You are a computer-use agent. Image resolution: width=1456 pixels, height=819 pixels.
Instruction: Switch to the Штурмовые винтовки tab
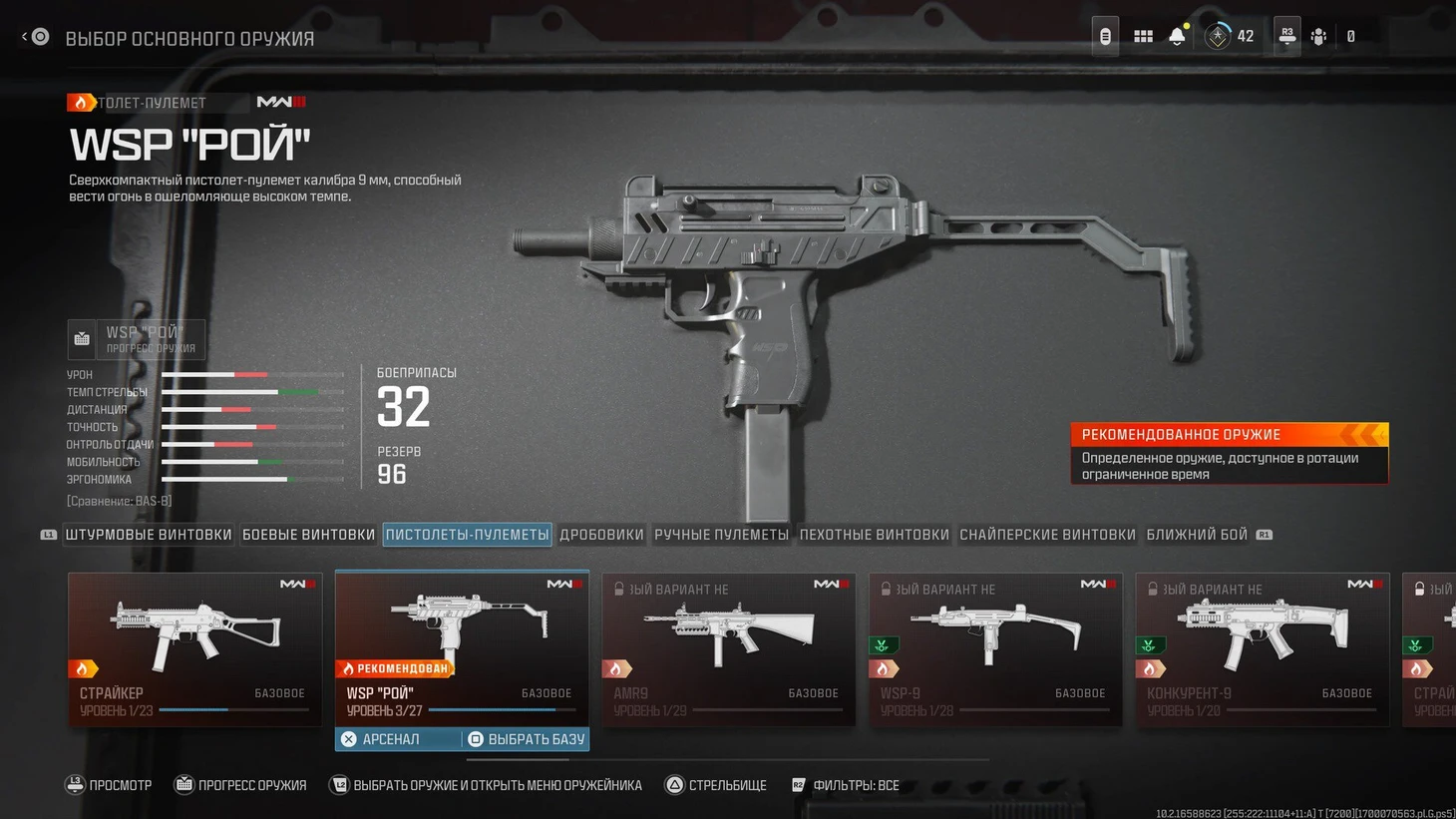click(x=149, y=535)
